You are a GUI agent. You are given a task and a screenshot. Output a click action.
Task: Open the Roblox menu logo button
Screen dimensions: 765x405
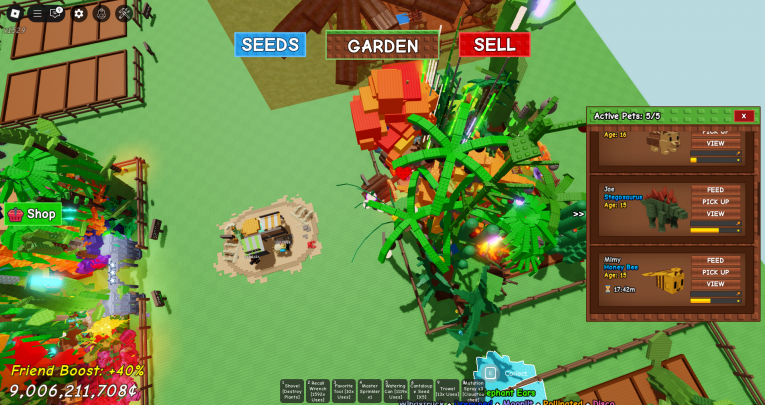pyautogui.click(x=15, y=13)
